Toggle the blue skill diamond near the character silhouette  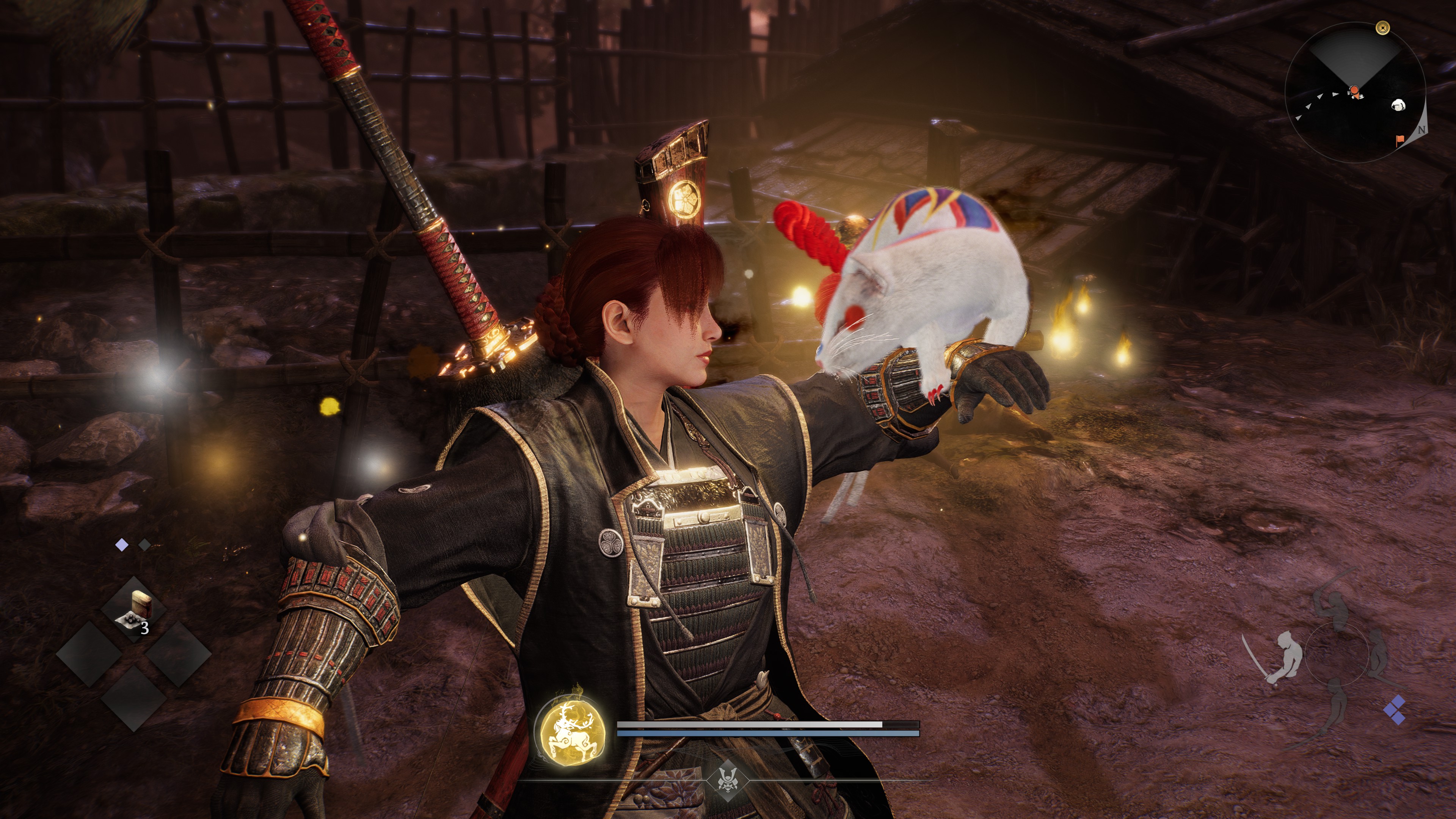coord(1395,711)
